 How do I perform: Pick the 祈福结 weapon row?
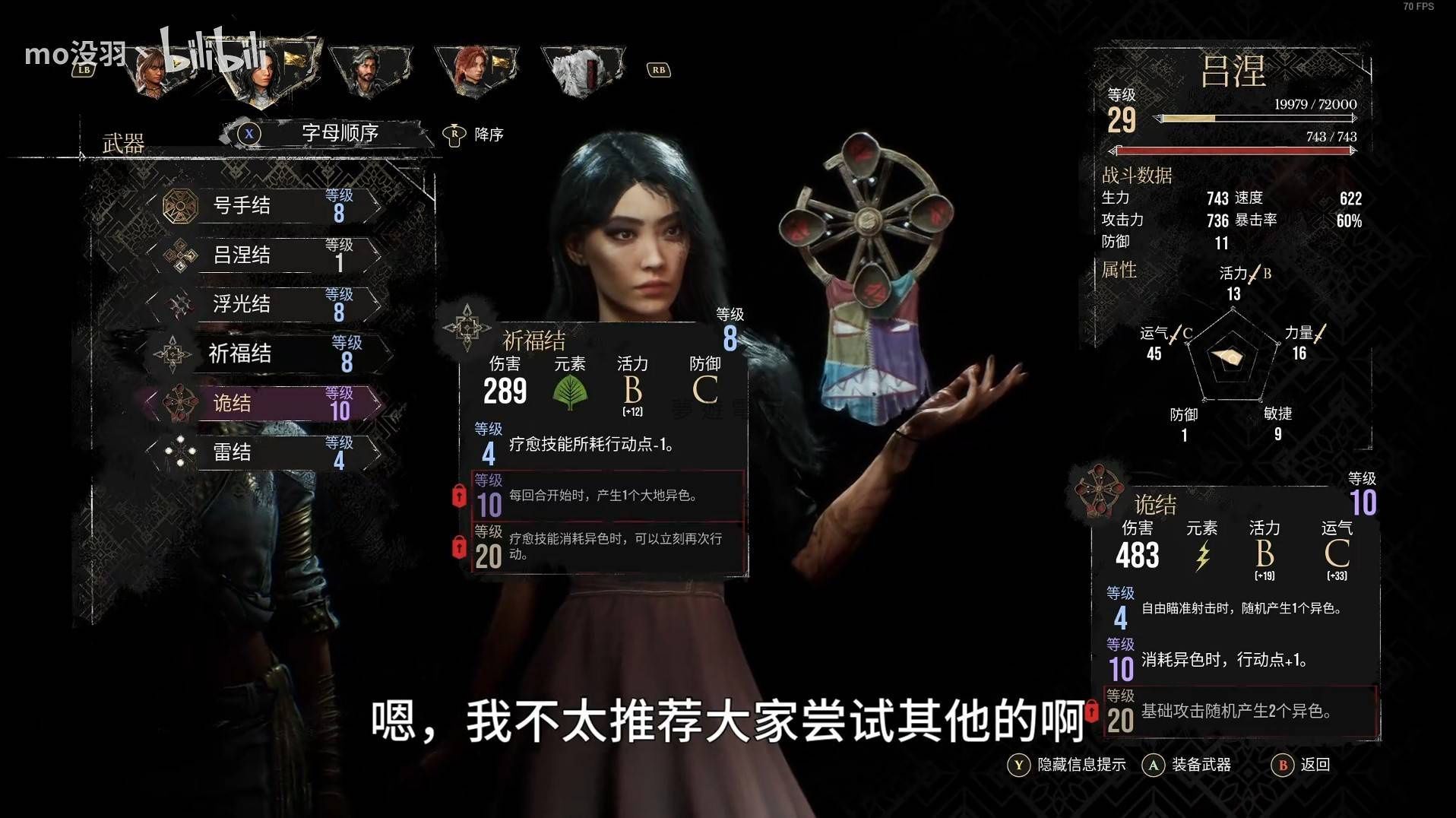(266, 354)
